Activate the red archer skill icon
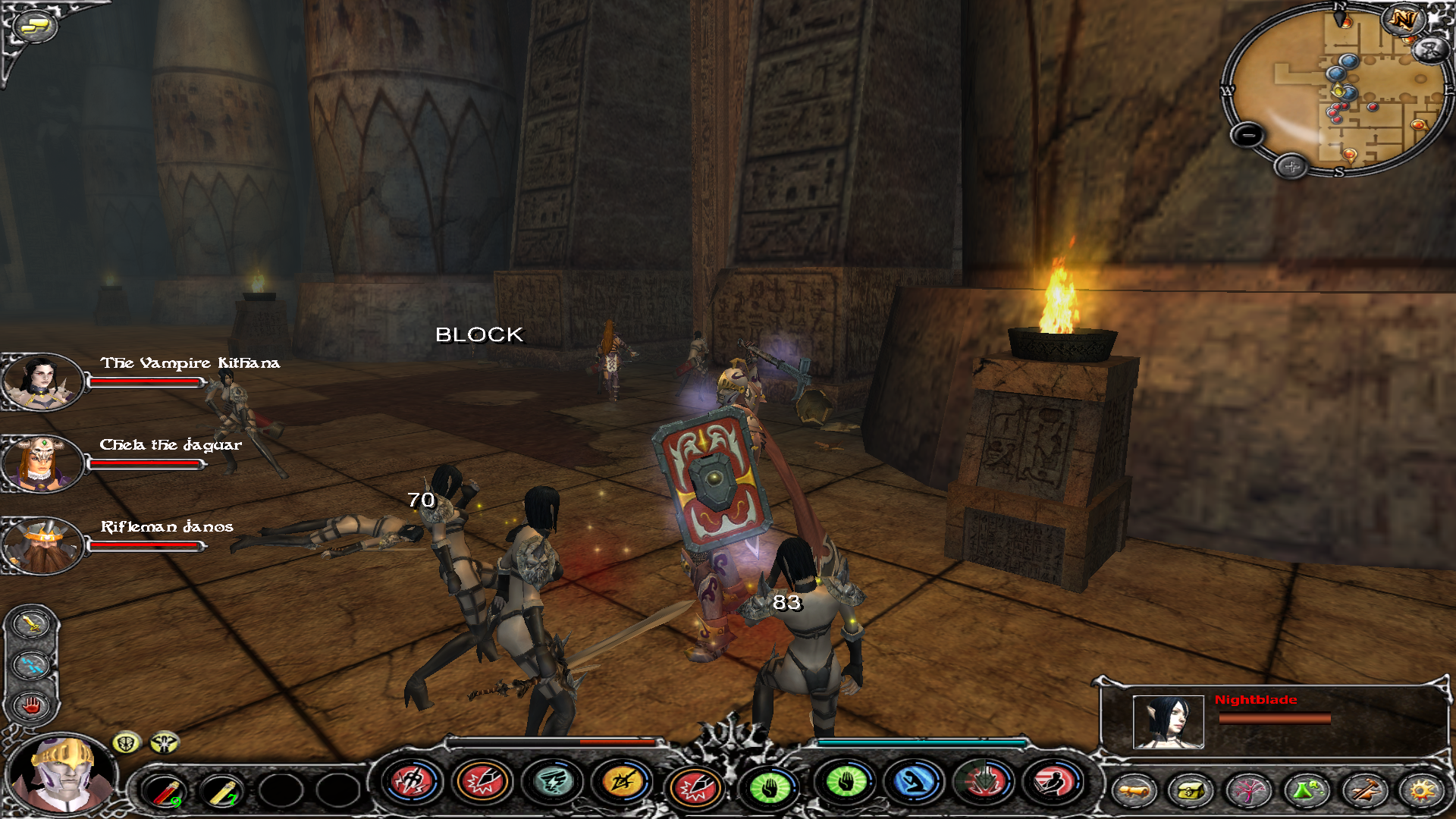 point(1053,783)
